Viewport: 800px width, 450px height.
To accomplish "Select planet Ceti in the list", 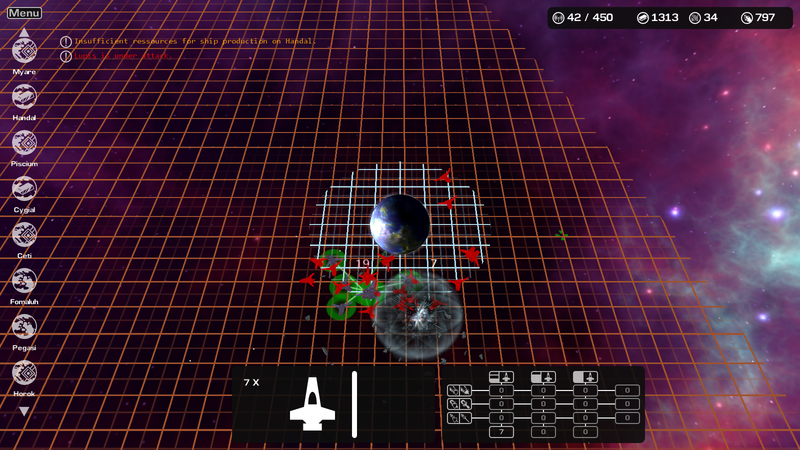I will point(24,234).
